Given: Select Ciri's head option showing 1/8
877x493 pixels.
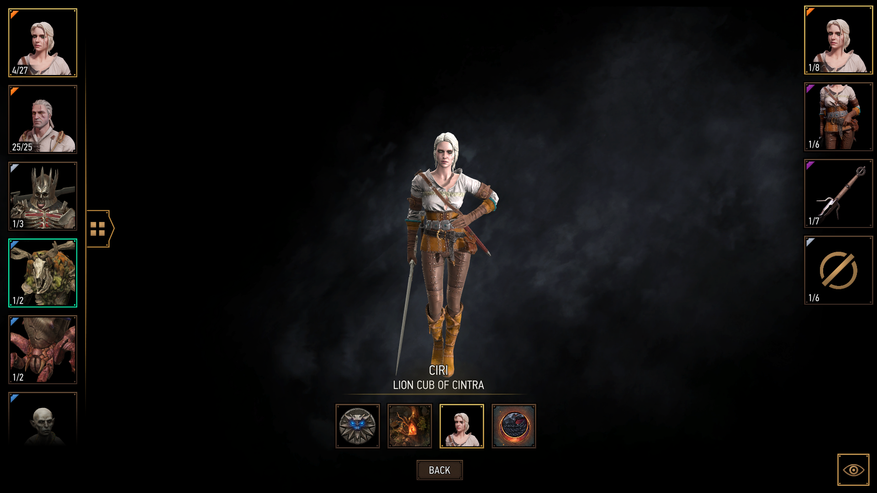Looking at the screenshot, I should tap(838, 41).
